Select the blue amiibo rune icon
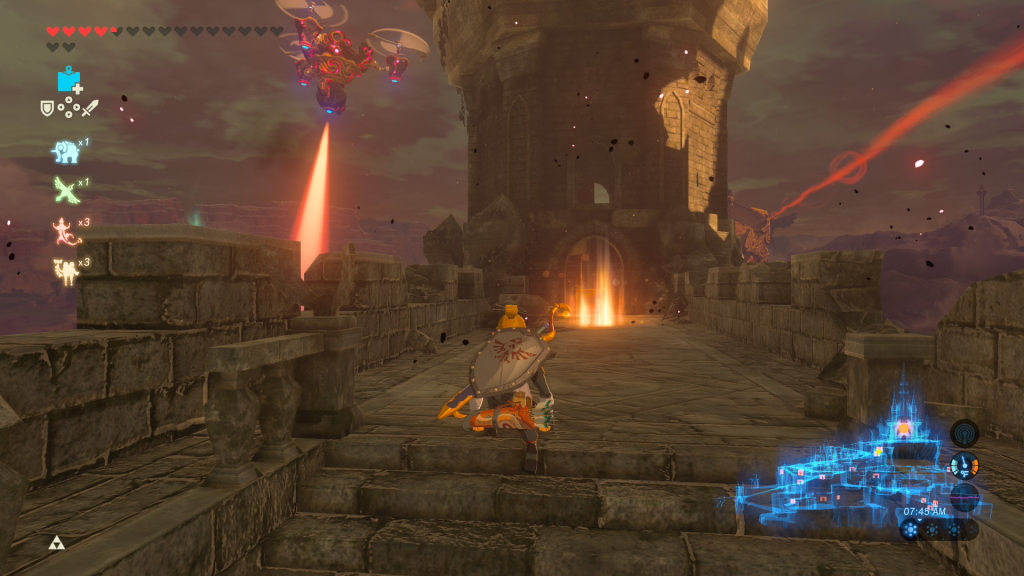Viewport: 1024px width, 576px height. [x=69, y=80]
